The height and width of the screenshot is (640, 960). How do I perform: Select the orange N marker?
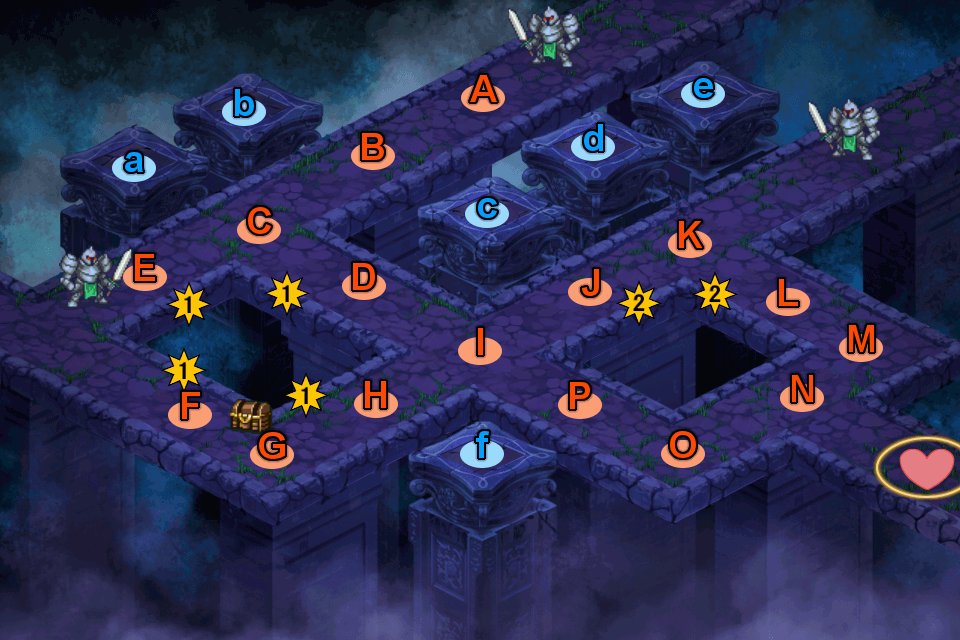[802, 393]
